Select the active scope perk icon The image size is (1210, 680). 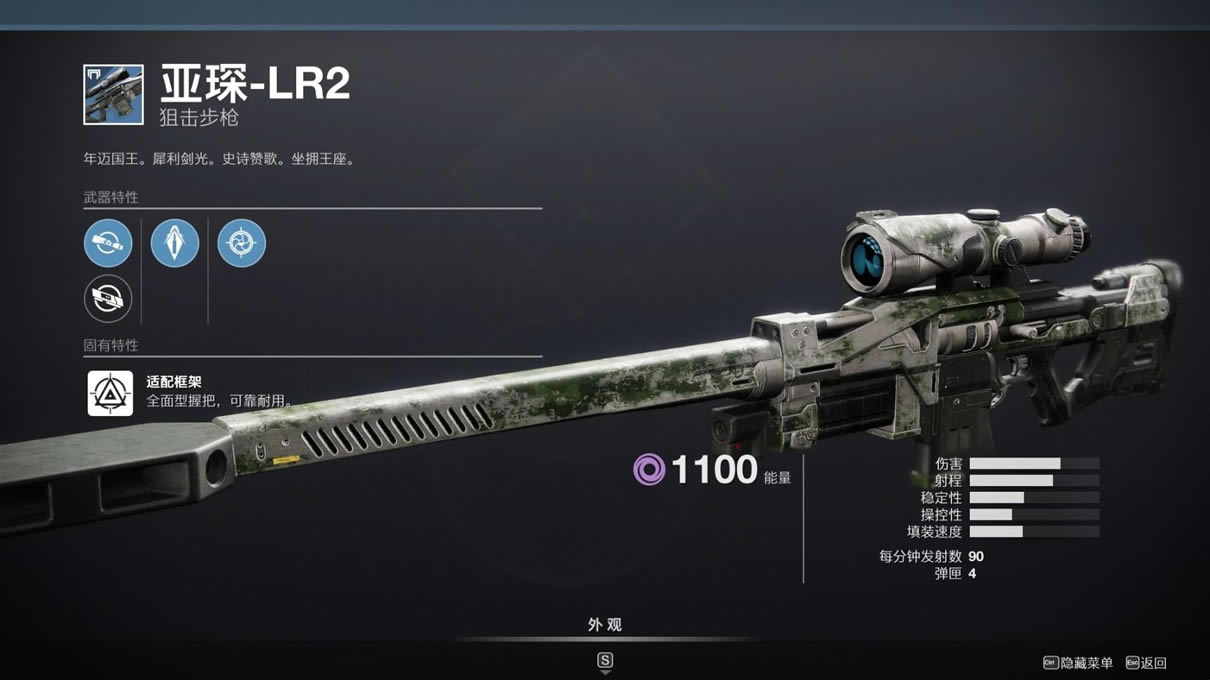click(x=108, y=243)
